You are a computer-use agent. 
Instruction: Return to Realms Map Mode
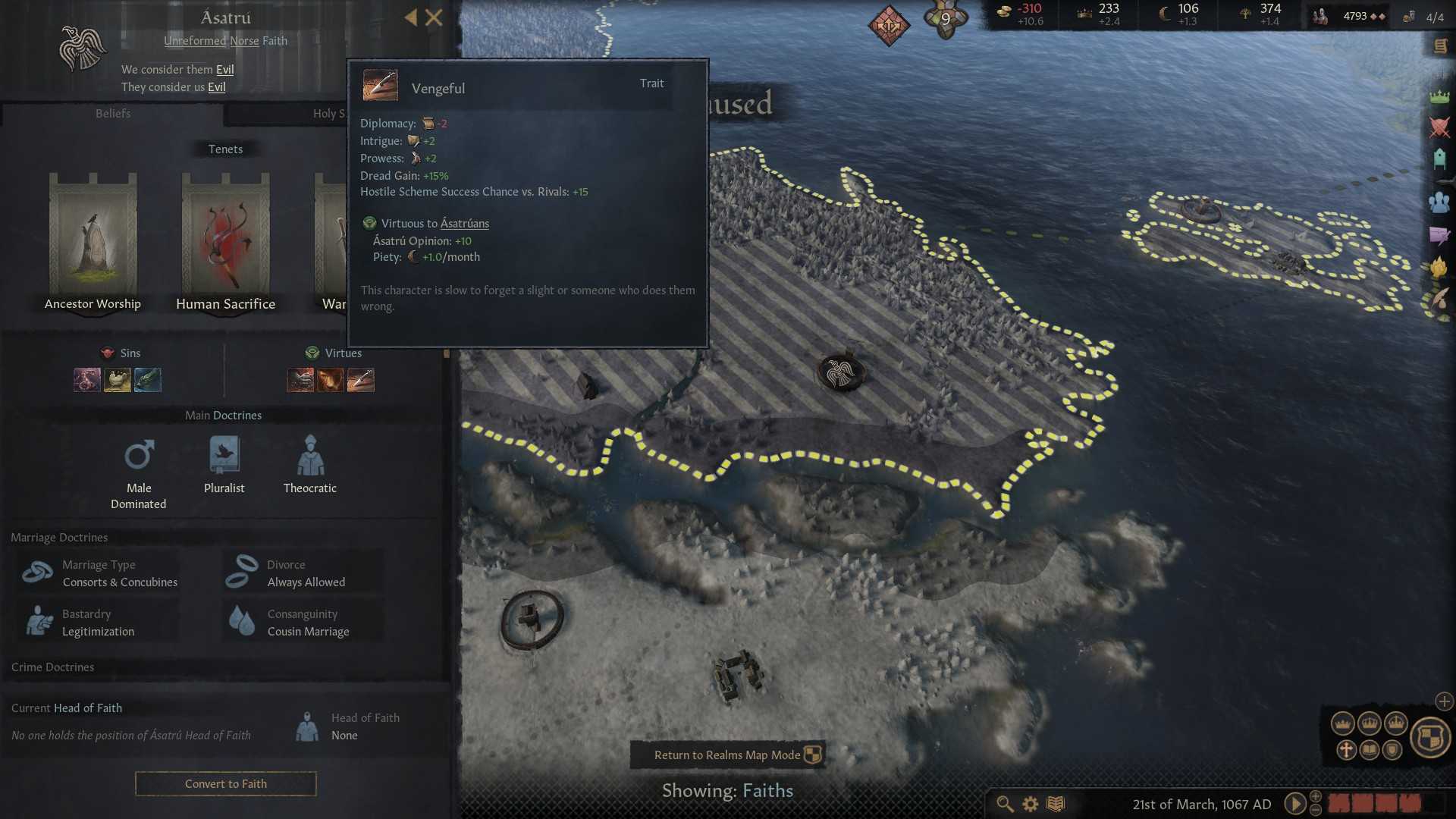(x=727, y=755)
